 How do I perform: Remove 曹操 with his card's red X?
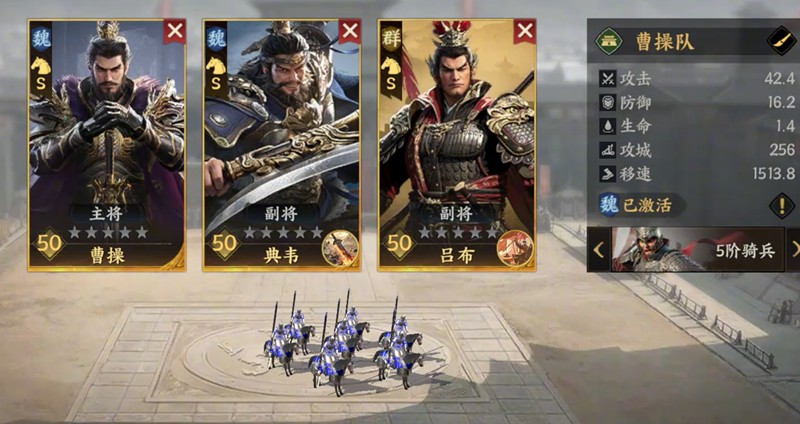175,30
